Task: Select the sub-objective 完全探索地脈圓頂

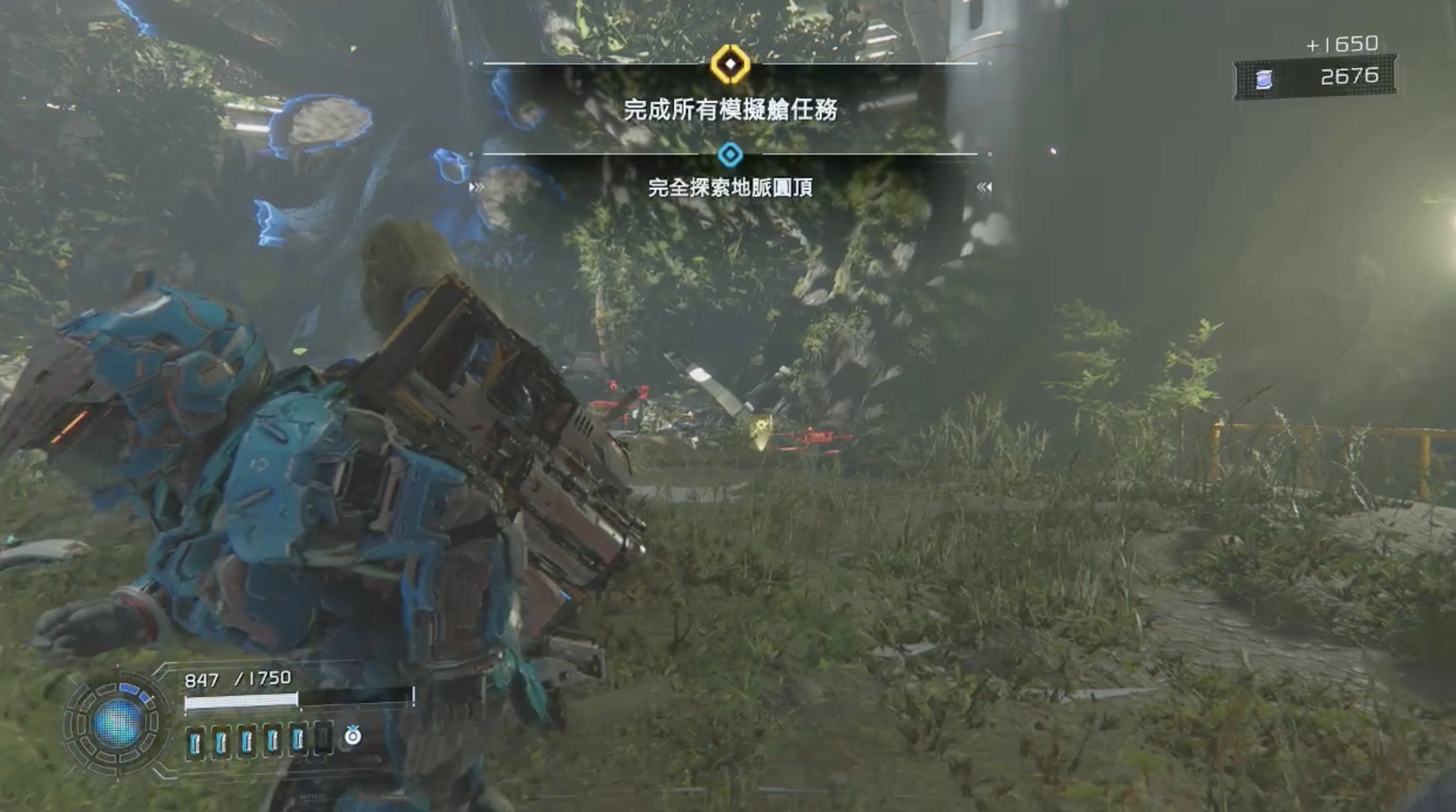Action: (x=730, y=187)
